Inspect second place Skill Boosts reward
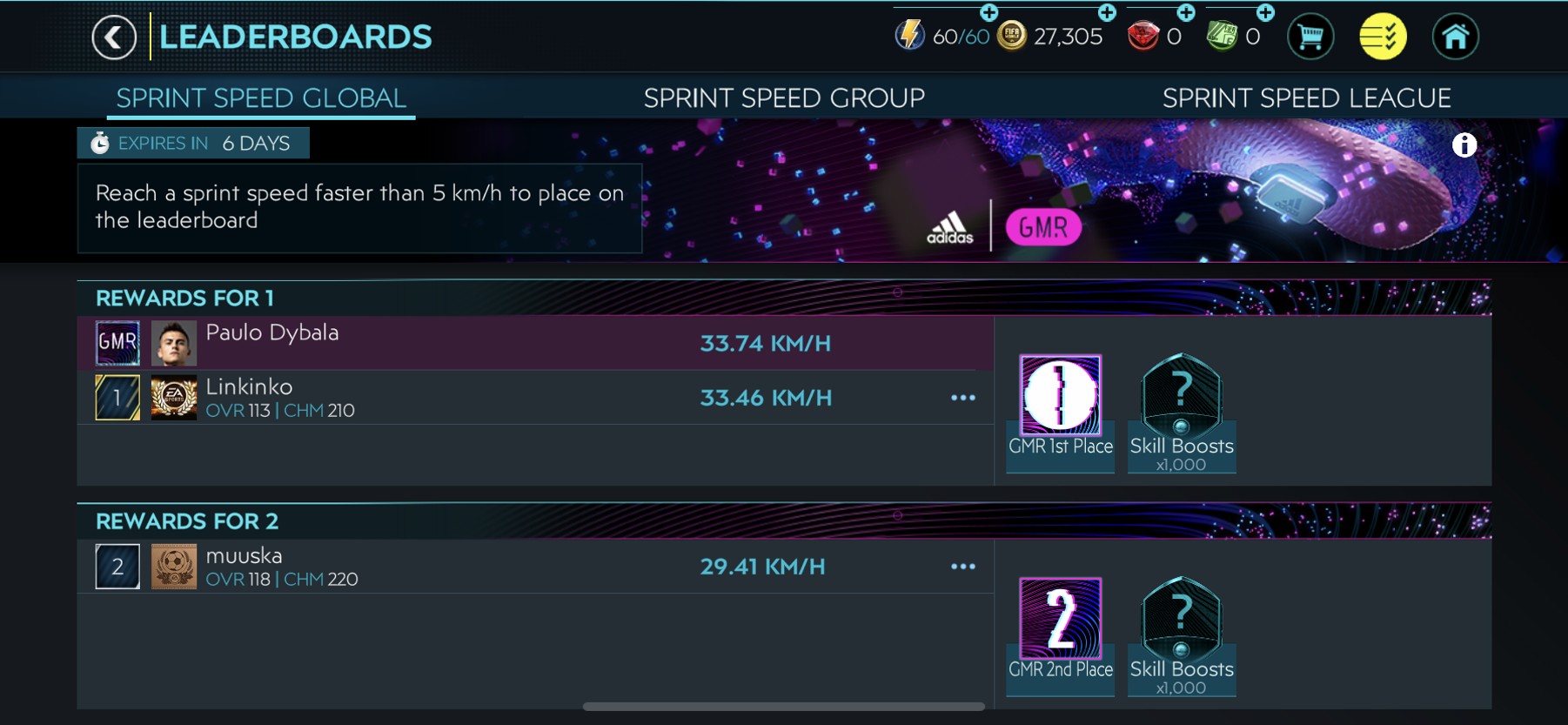The width and height of the screenshot is (1568, 725). (x=1181, y=619)
